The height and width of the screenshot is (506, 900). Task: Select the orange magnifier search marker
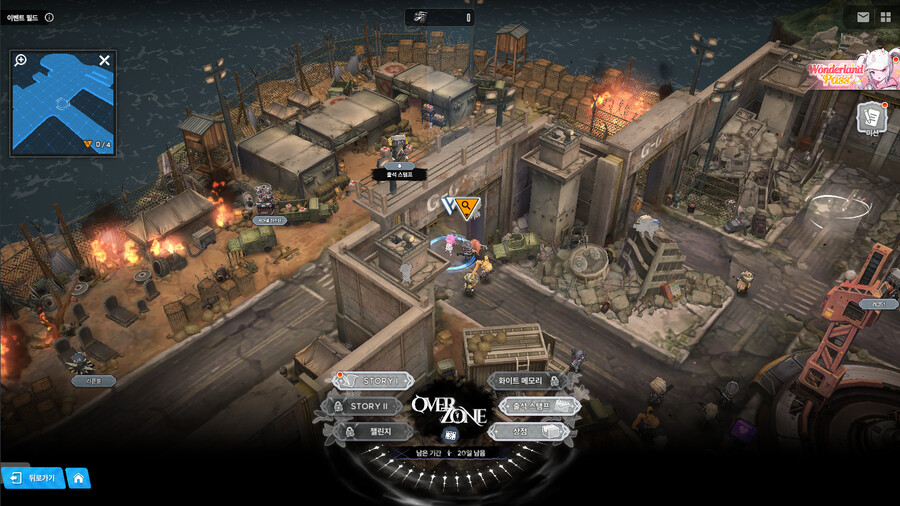pos(466,205)
